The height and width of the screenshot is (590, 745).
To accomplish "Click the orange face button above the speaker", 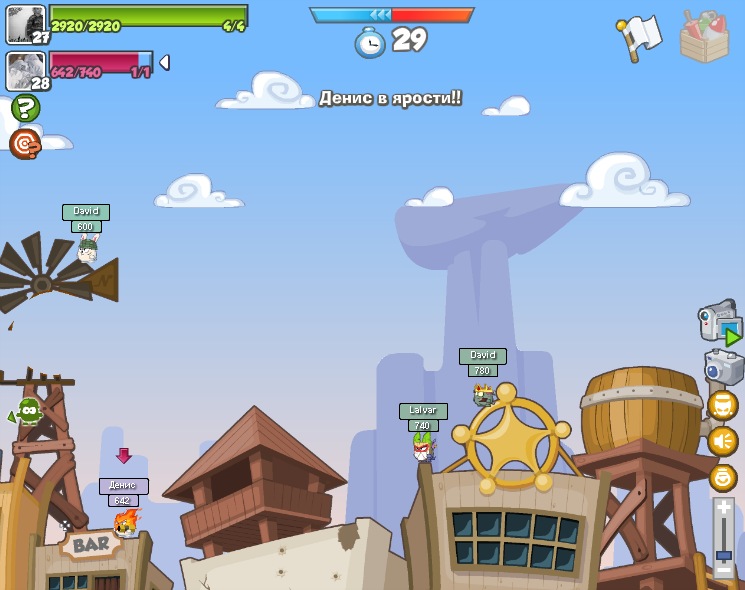I will 722,405.
